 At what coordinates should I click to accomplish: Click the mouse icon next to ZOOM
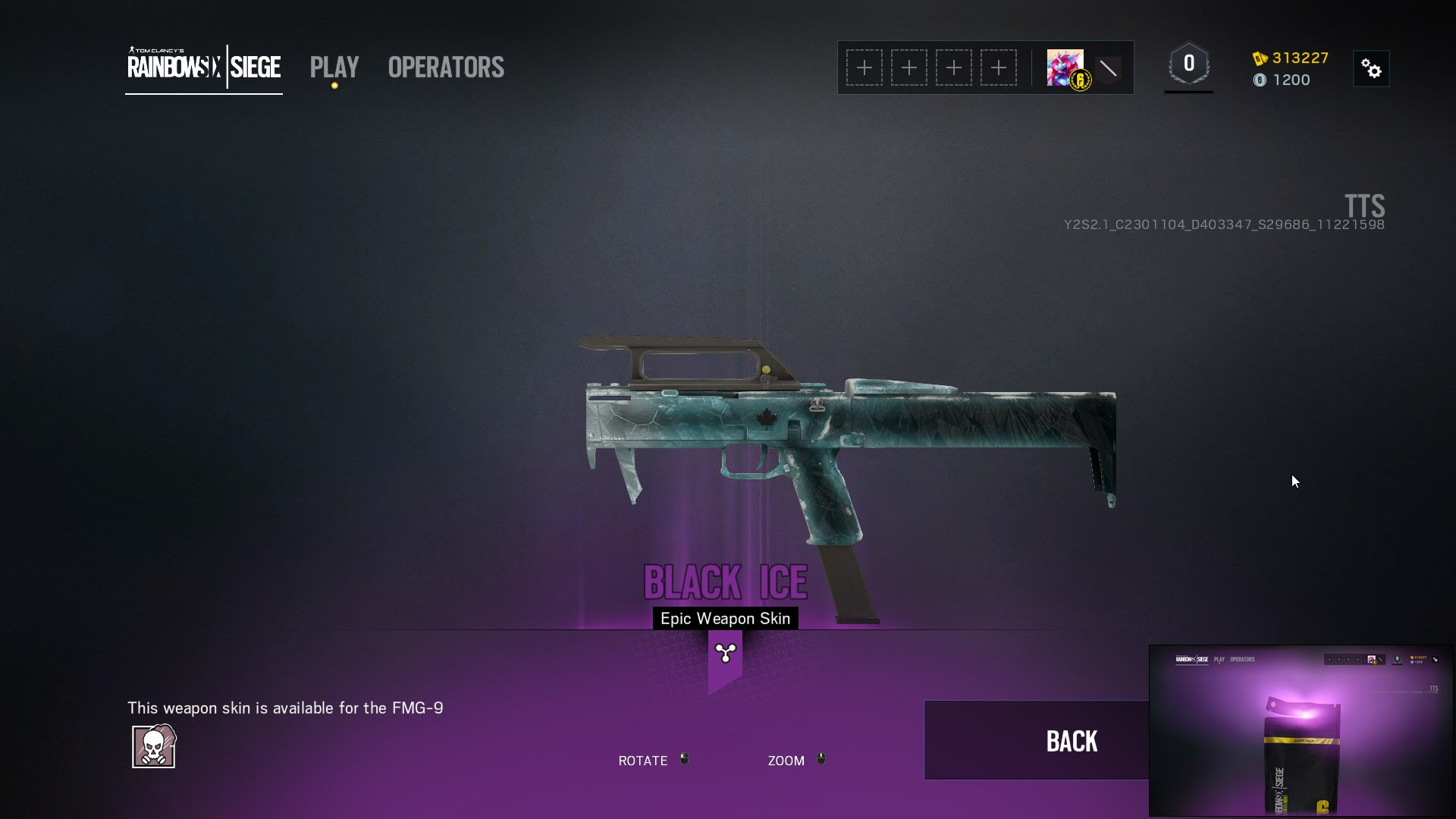[x=821, y=759]
